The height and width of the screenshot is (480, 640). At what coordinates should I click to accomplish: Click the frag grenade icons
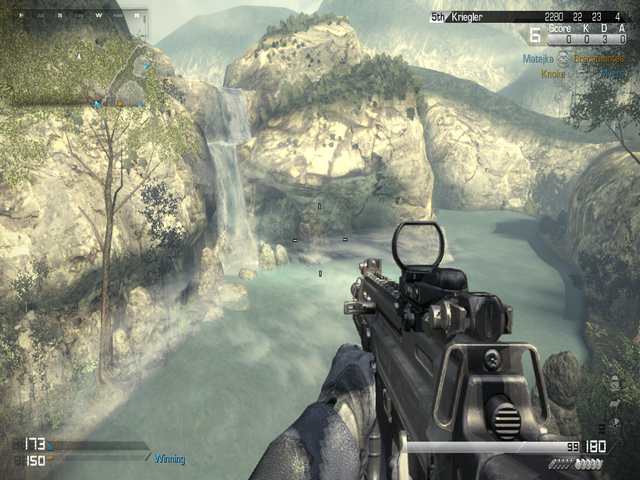click(x=590, y=464)
